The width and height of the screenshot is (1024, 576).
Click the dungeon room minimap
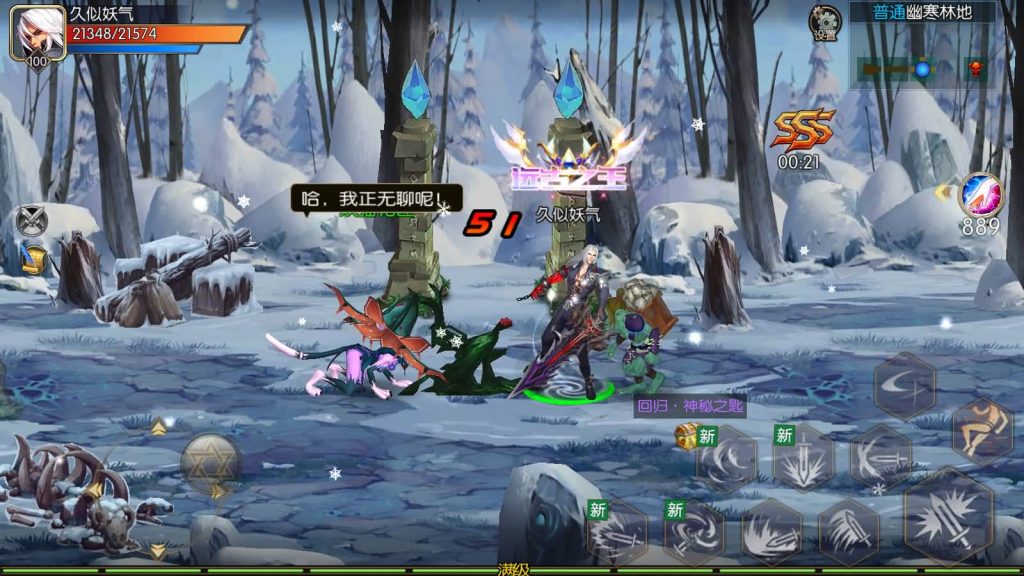coord(920,70)
